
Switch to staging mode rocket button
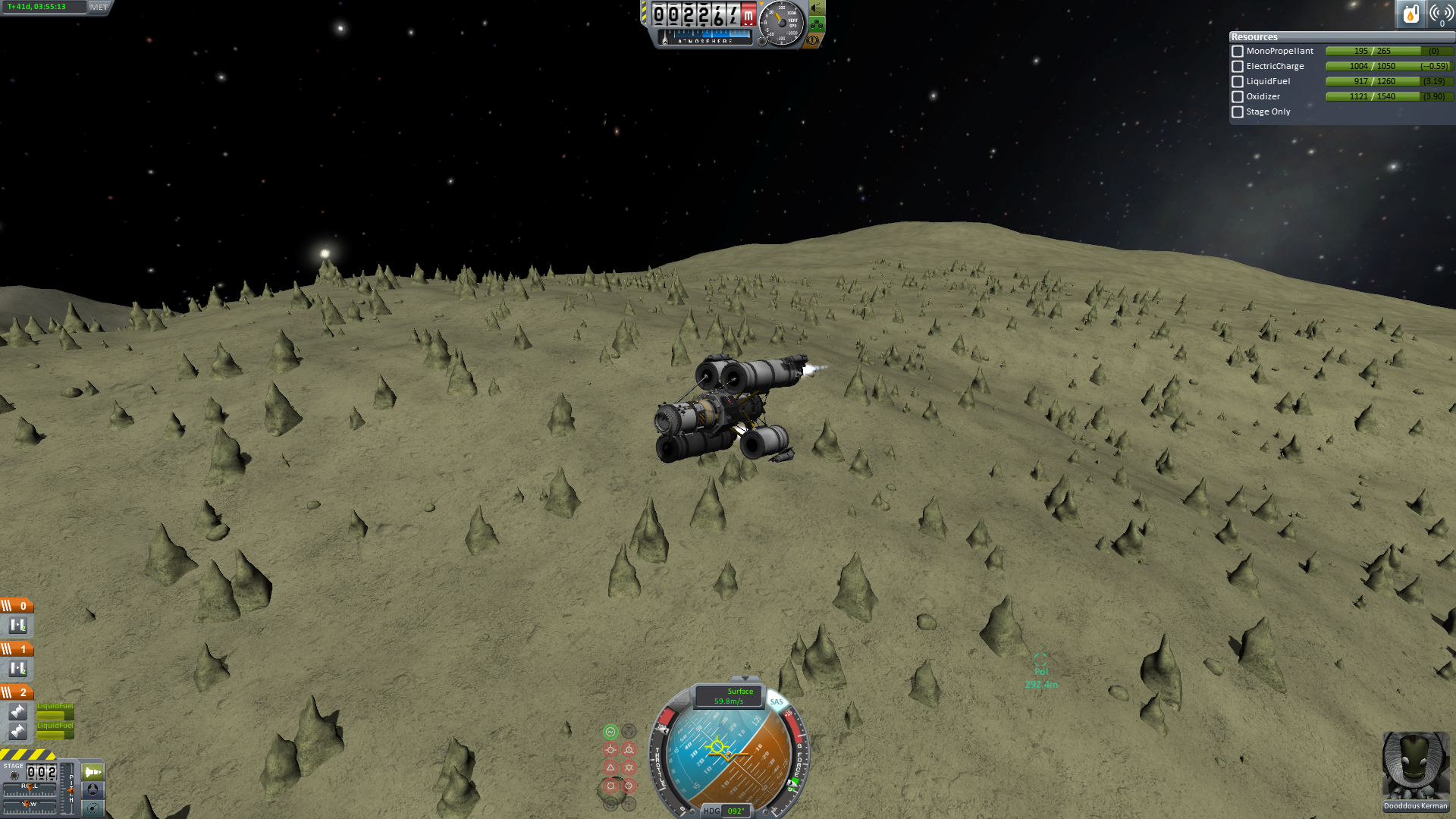point(93,772)
